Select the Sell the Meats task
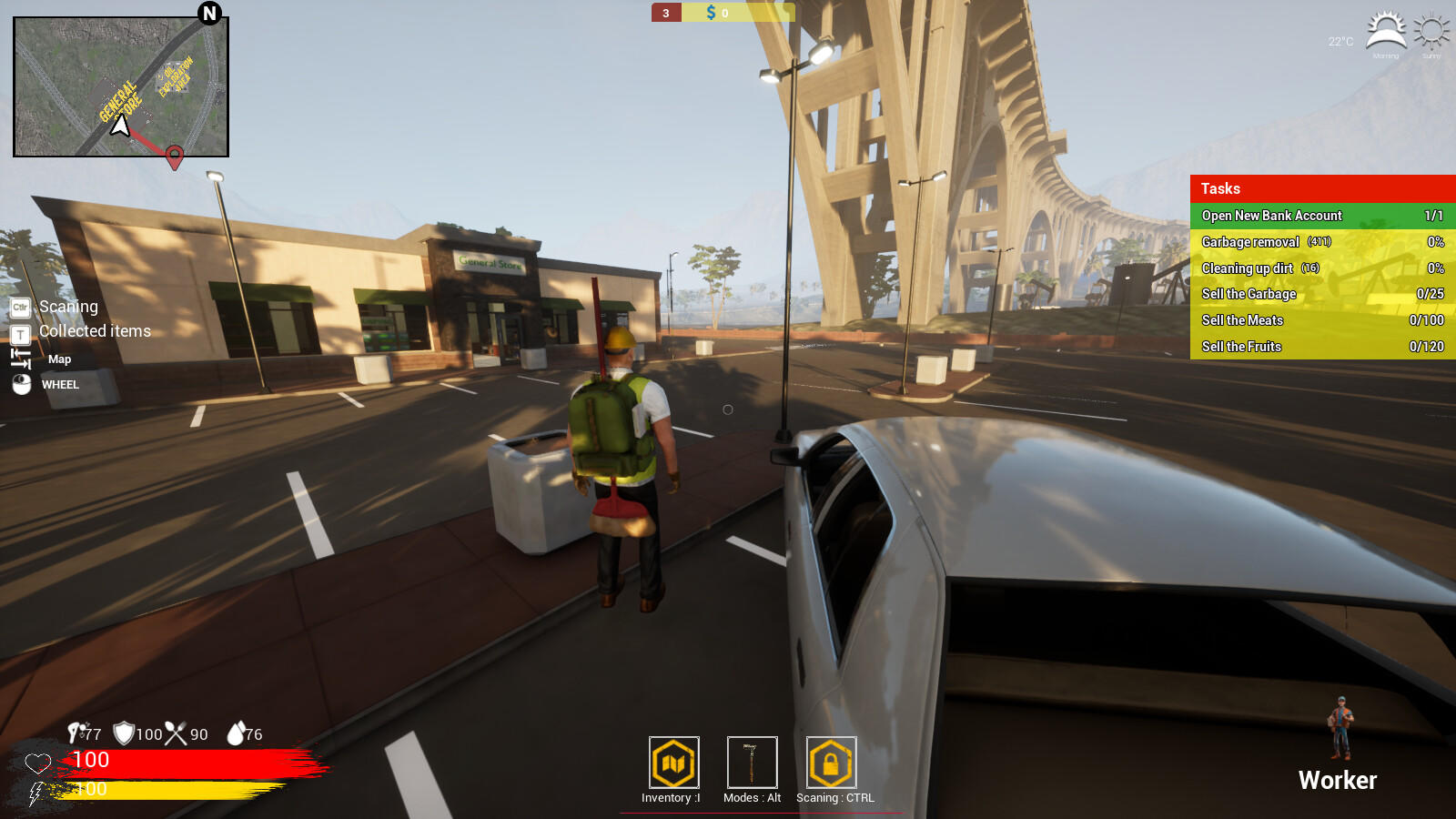The height and width of the screenshot is (819, 1456). tap(1320, 320)
